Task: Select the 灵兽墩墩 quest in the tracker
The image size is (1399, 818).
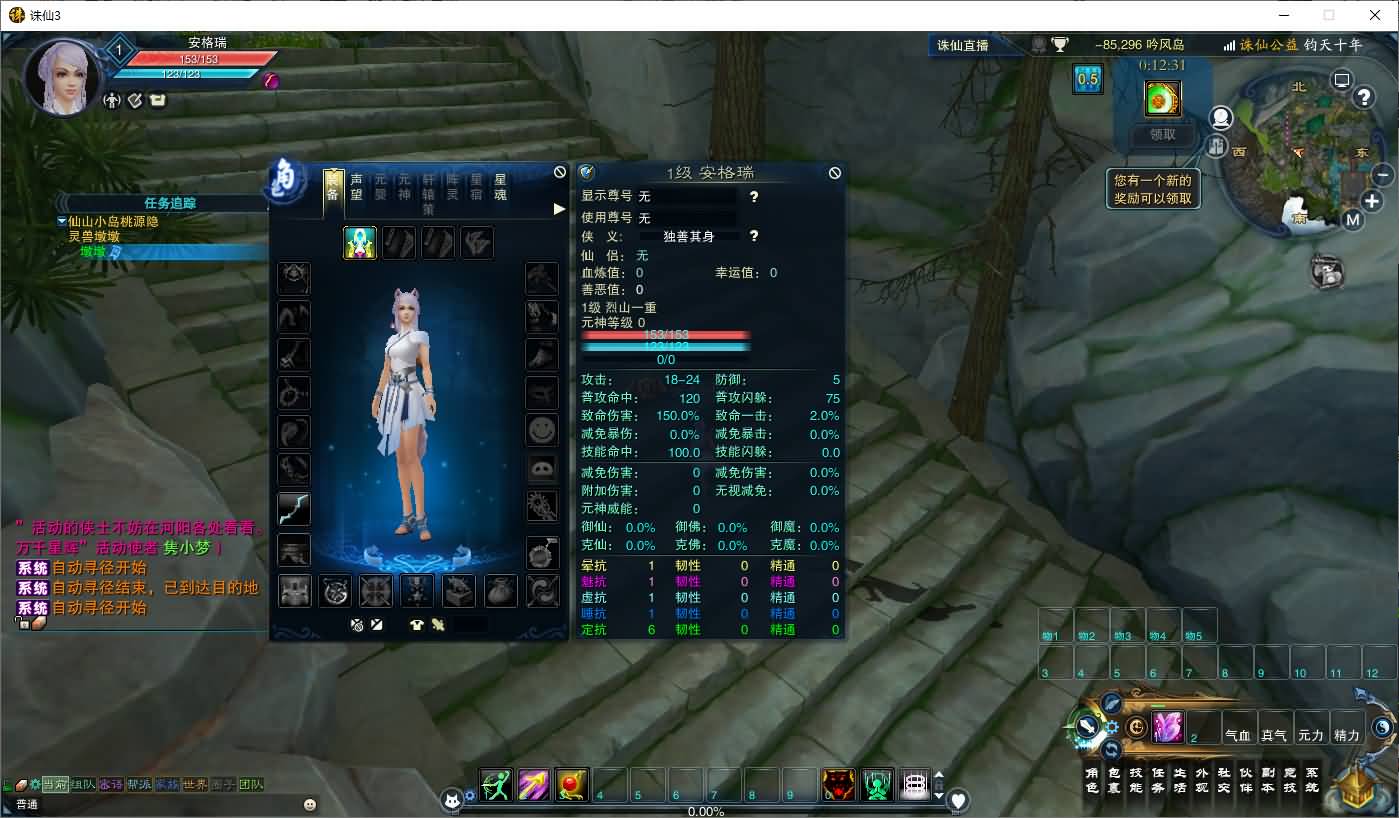Action: 94,237
